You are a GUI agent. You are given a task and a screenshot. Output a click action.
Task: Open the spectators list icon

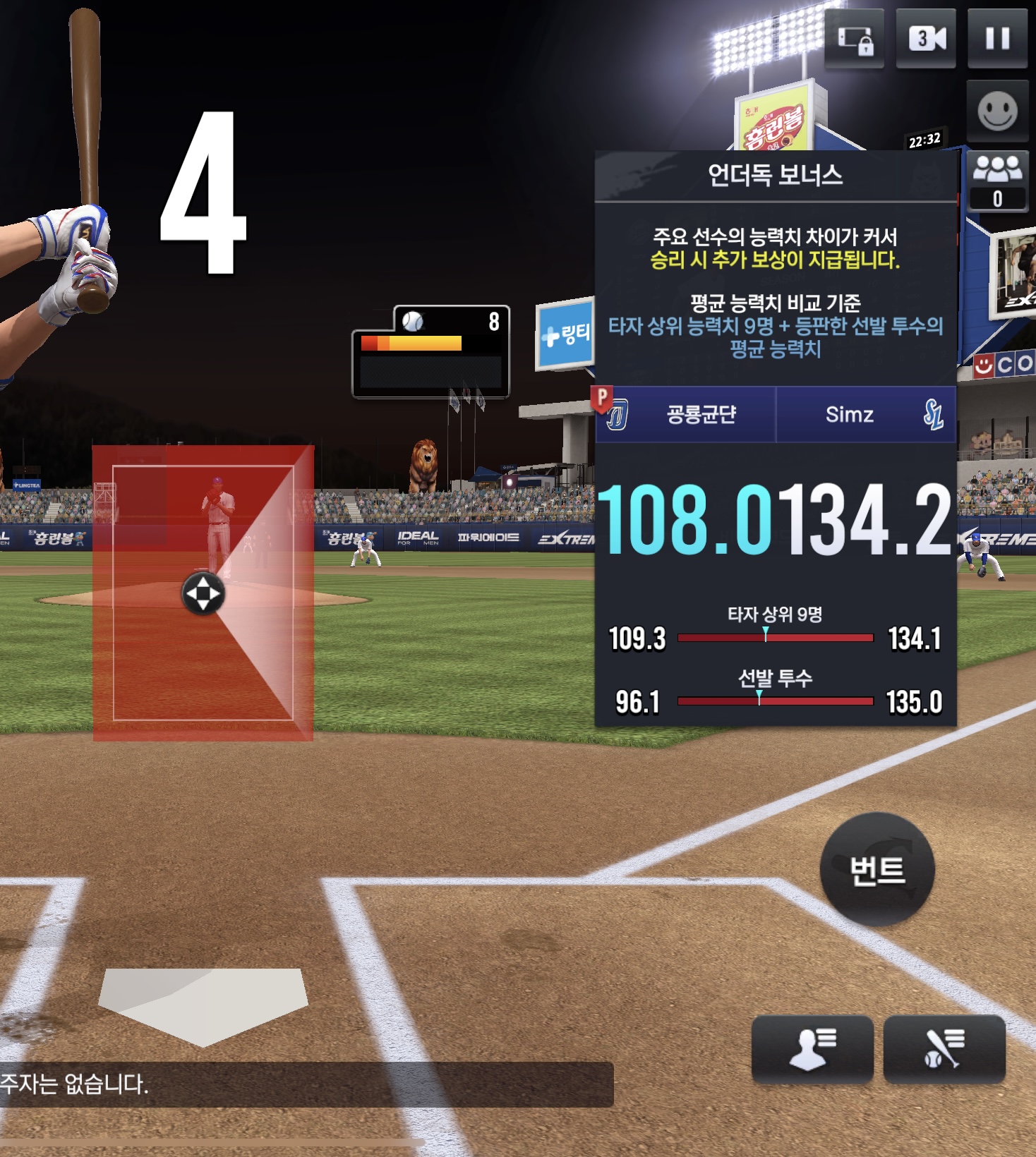pos(997,181)
